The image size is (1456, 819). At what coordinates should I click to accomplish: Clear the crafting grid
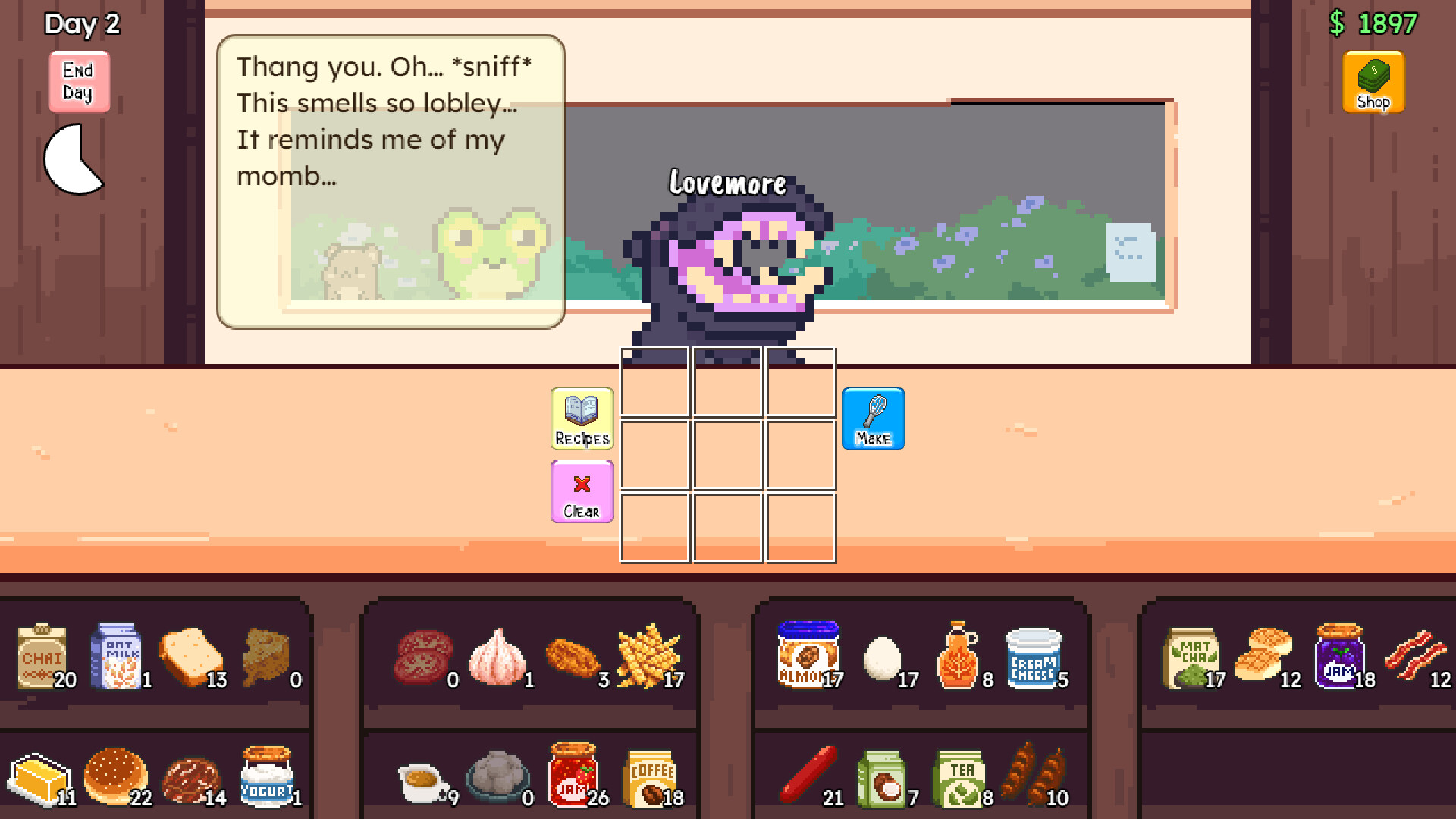point(581,490)
